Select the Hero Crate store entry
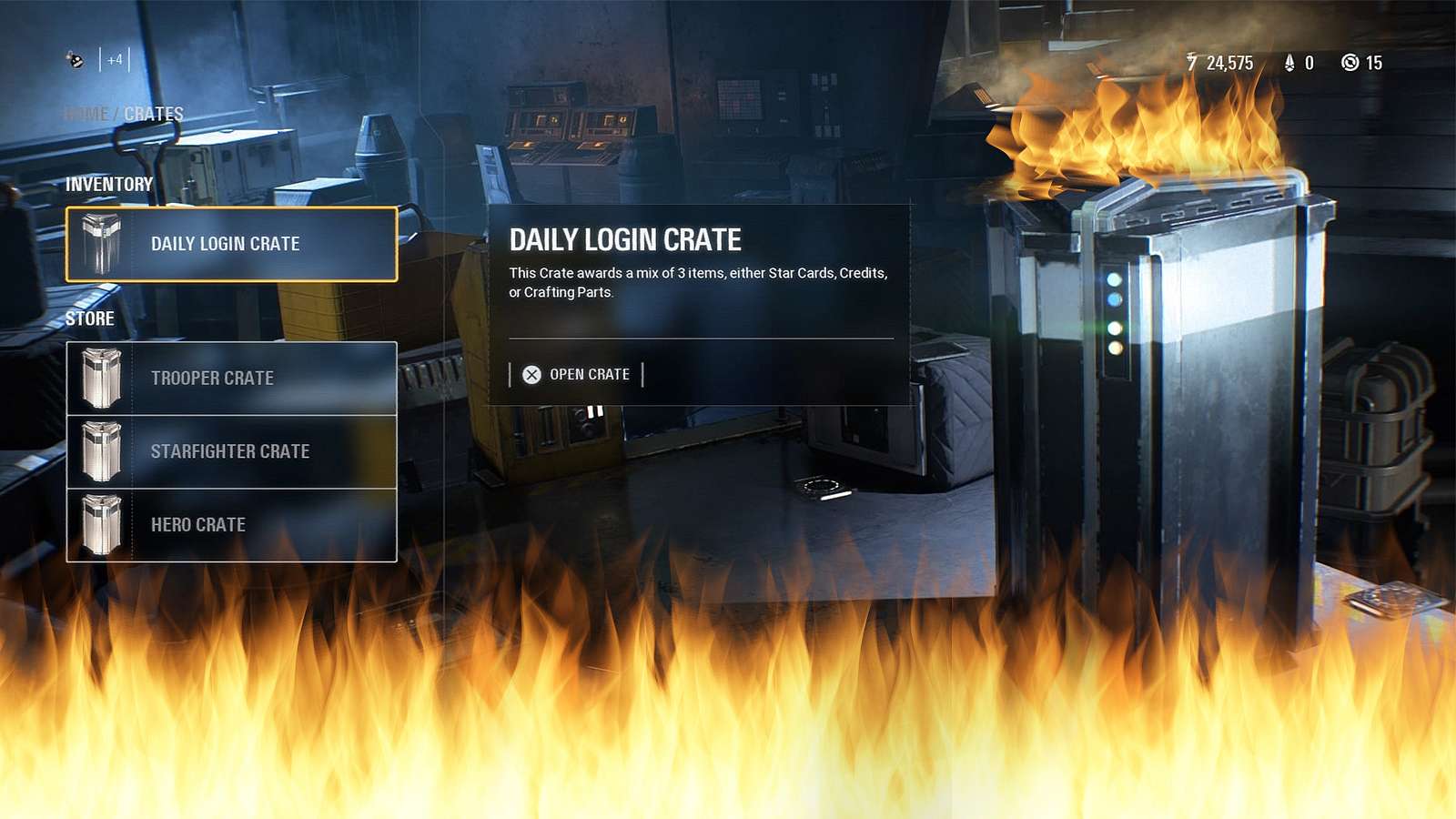 click(x=232, y=524)
